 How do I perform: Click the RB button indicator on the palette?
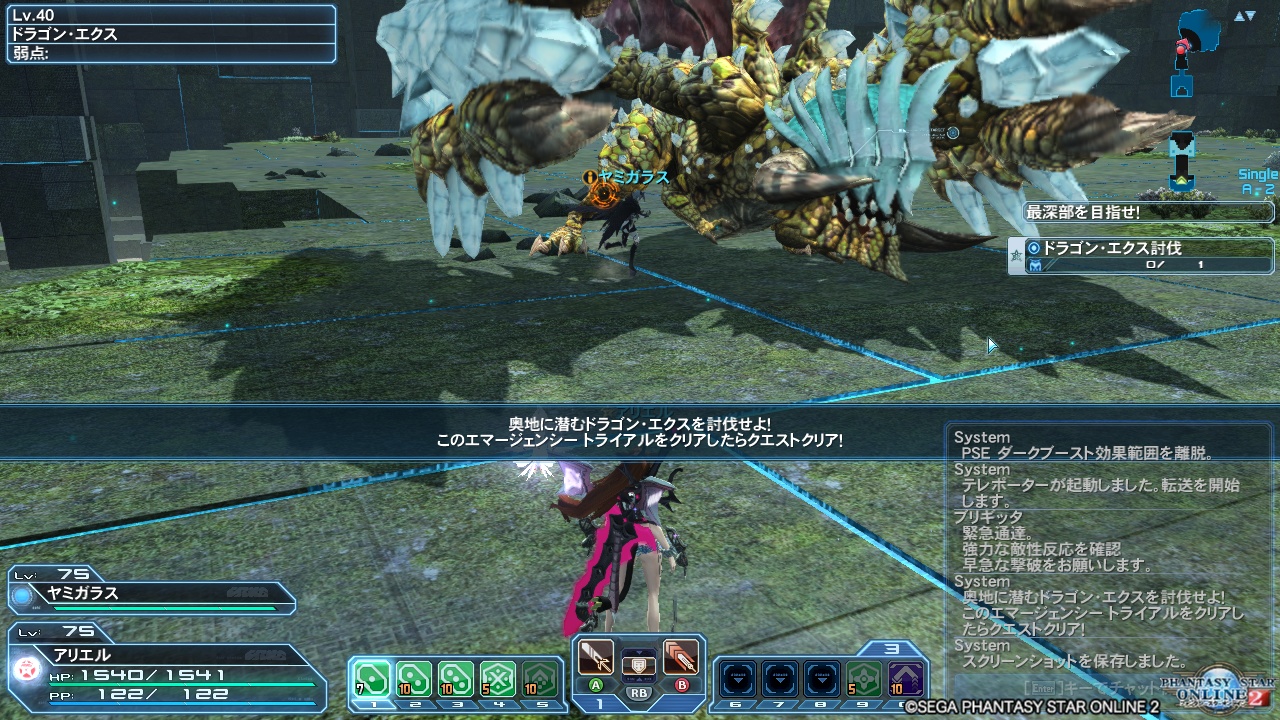[x=638, y=693]
